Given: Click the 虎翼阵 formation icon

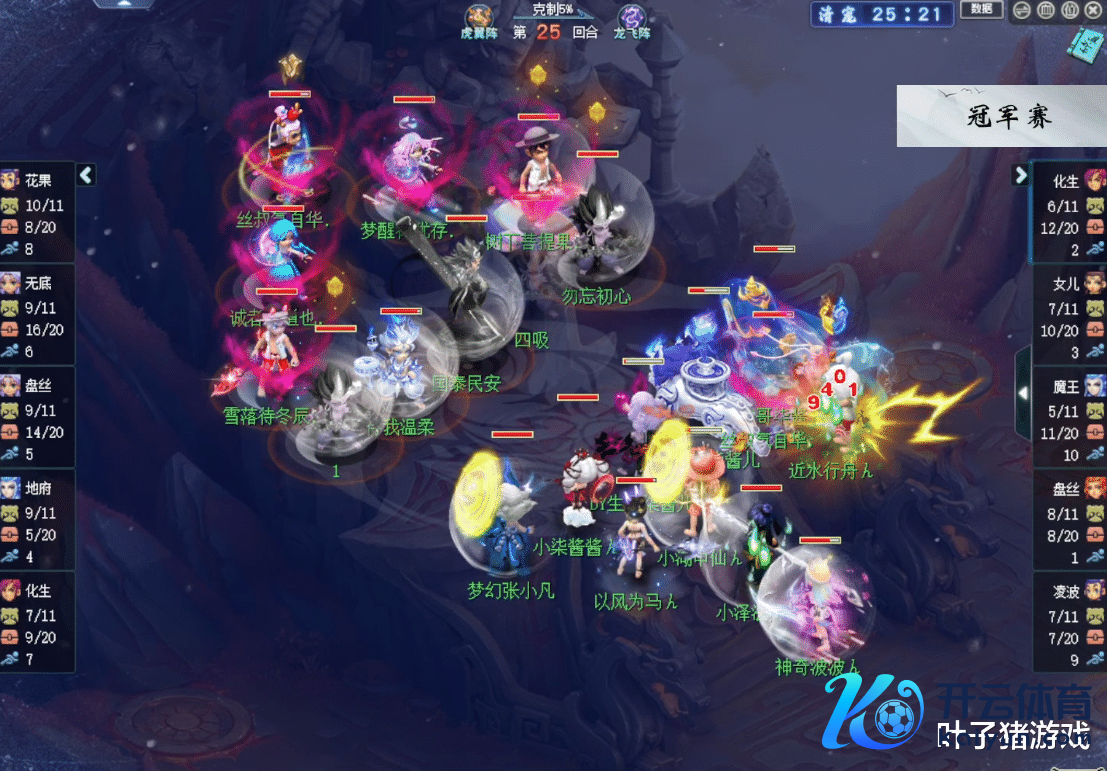Looking at the screenshot, I should click(478, 17).
